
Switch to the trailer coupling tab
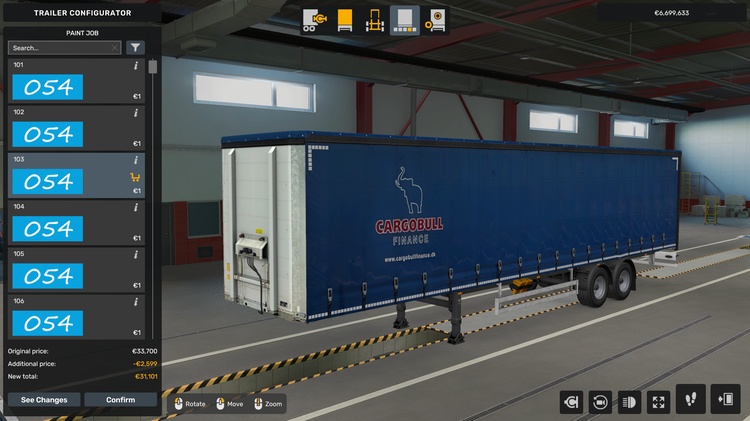[315, 19]
